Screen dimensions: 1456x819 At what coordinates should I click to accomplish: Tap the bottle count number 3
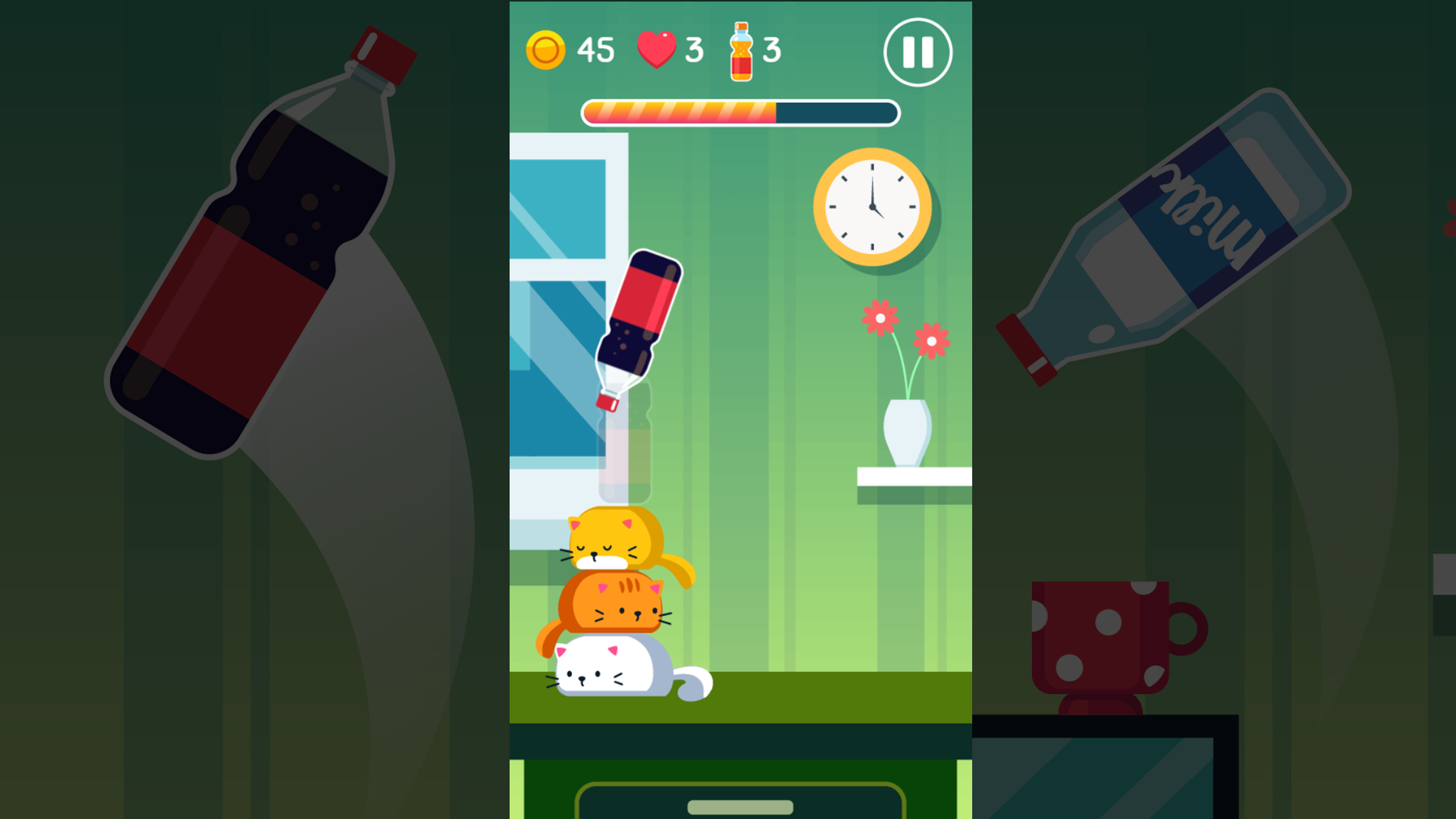(x=773, y=49)
